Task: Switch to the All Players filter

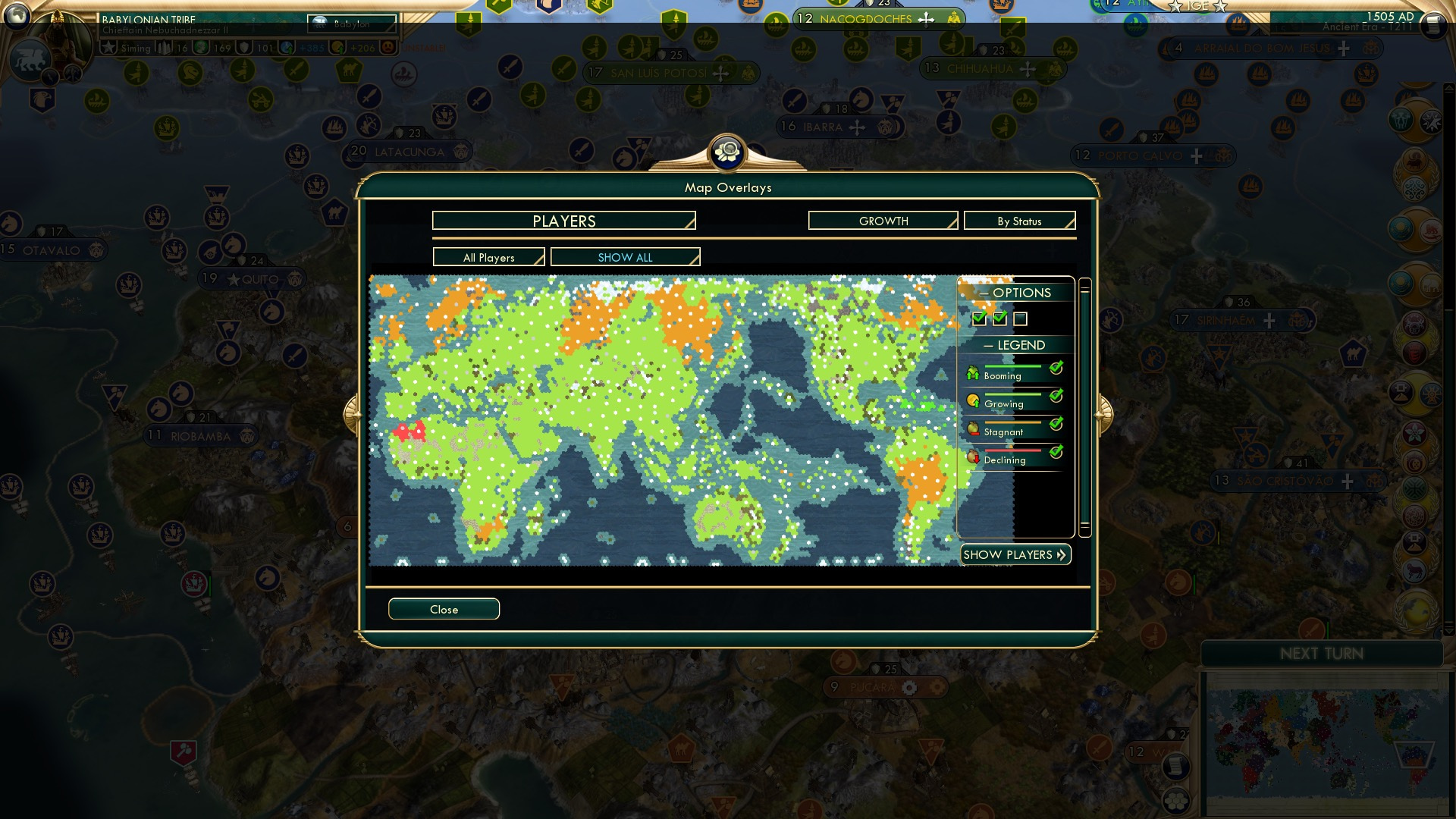Action: pyautogui.click(x=488, y=257)
